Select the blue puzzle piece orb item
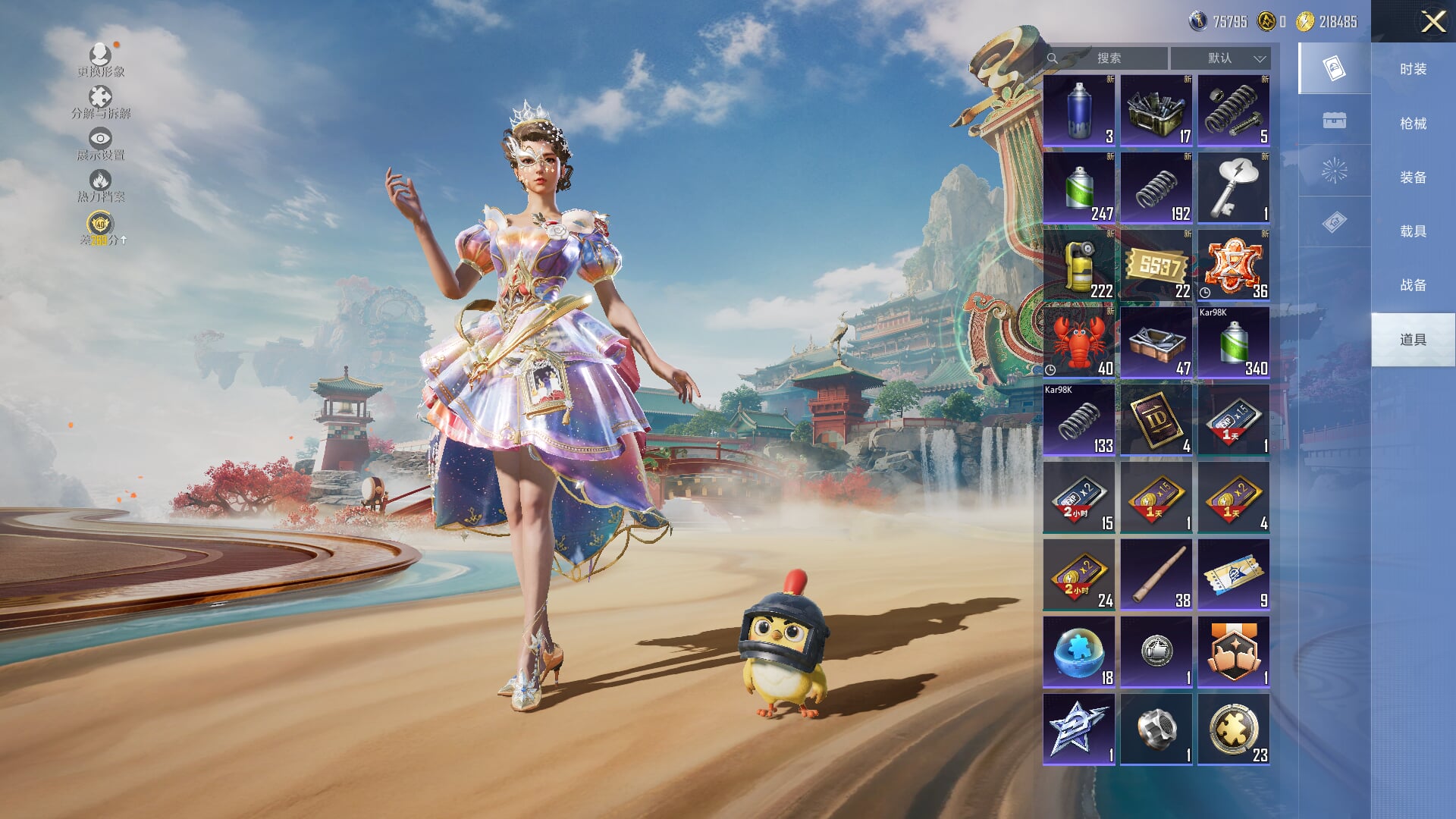 pos(1078,651)
